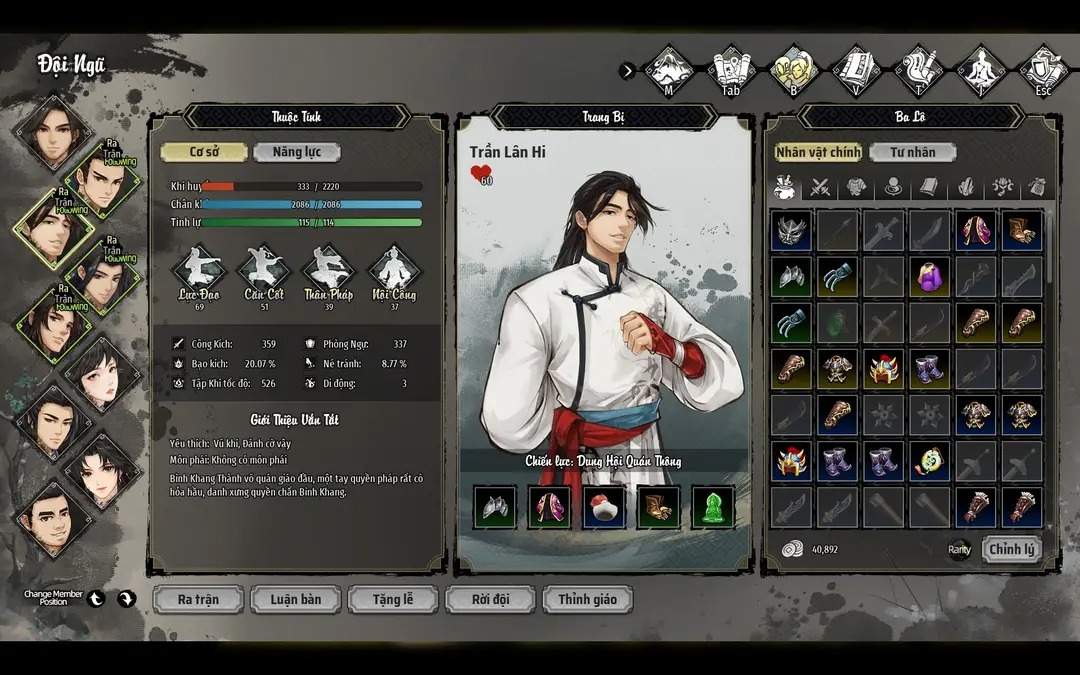Open the mountain map icon labeled M
The width and height of the screenshot is (1080, 675).
pyautogui.click(x=668, y=69)
